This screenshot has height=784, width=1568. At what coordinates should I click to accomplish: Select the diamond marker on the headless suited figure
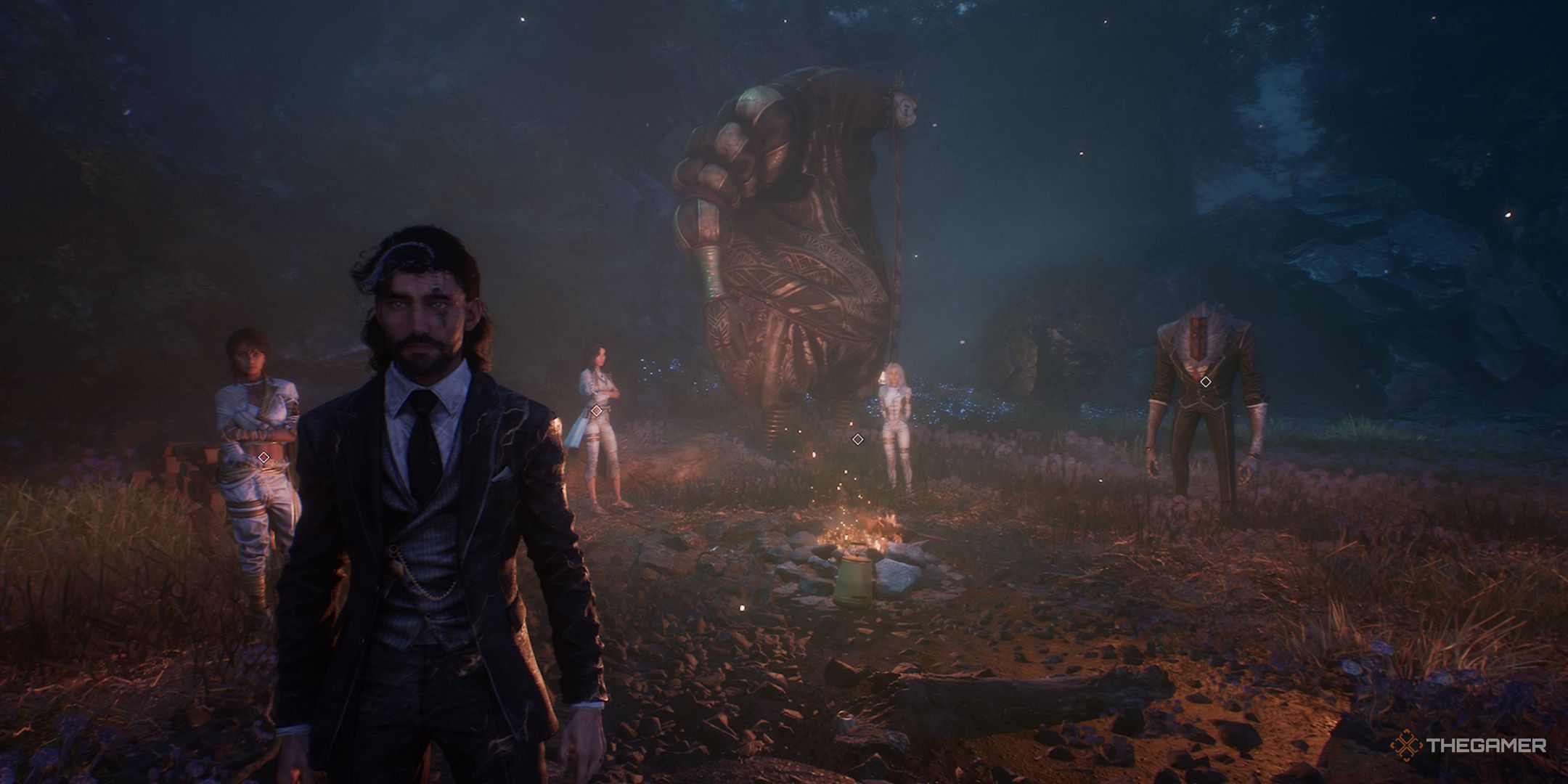pyautogui.click(x=1205, y=382)
